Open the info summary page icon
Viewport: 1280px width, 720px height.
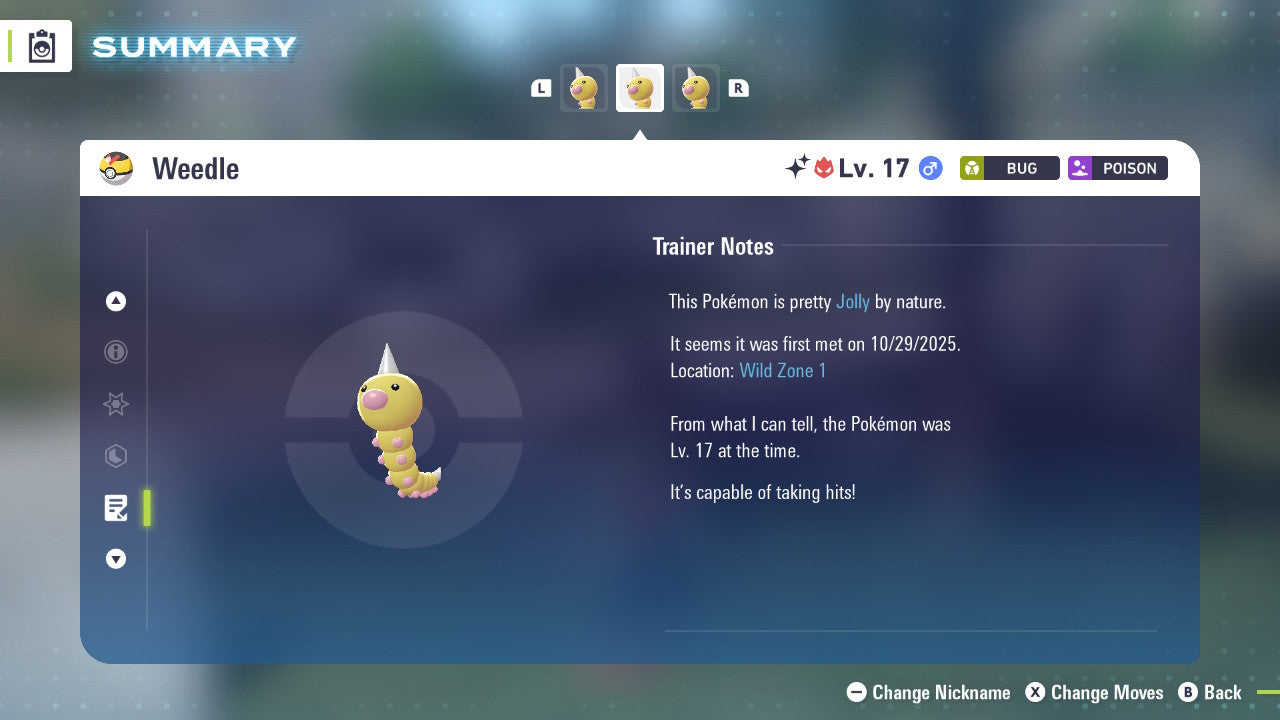(116, 352)
